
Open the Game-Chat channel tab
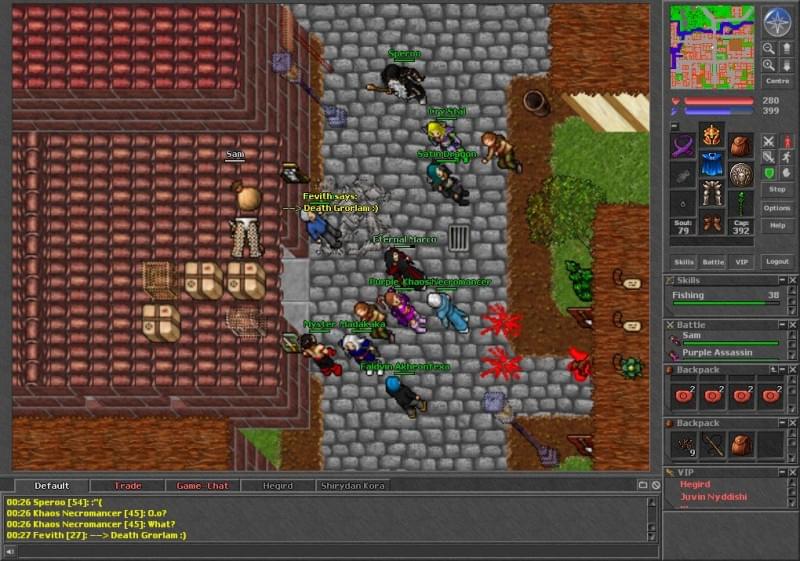click(x=202, y=486)
